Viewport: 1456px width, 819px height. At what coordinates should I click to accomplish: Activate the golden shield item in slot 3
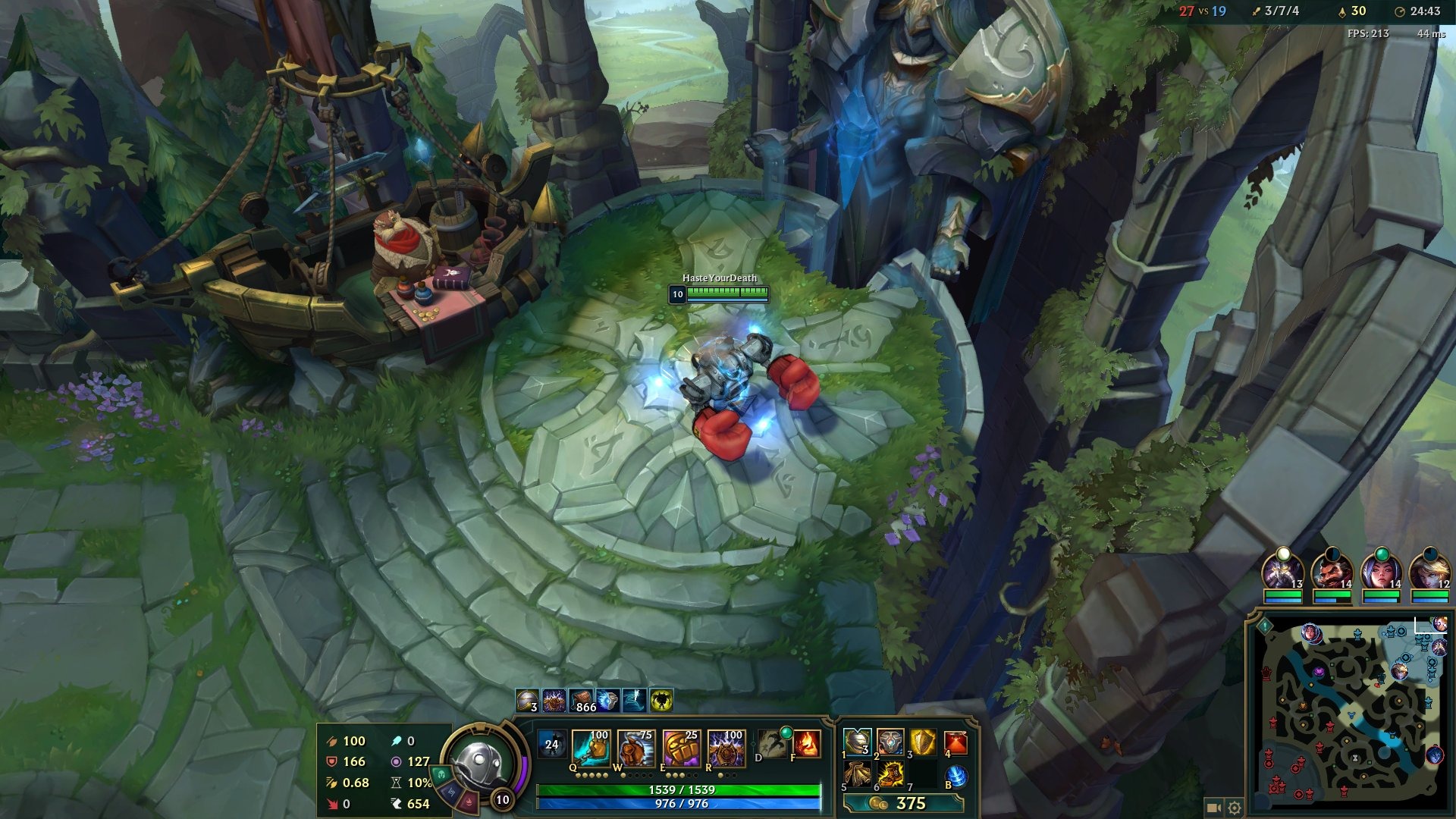pos(922,742)
